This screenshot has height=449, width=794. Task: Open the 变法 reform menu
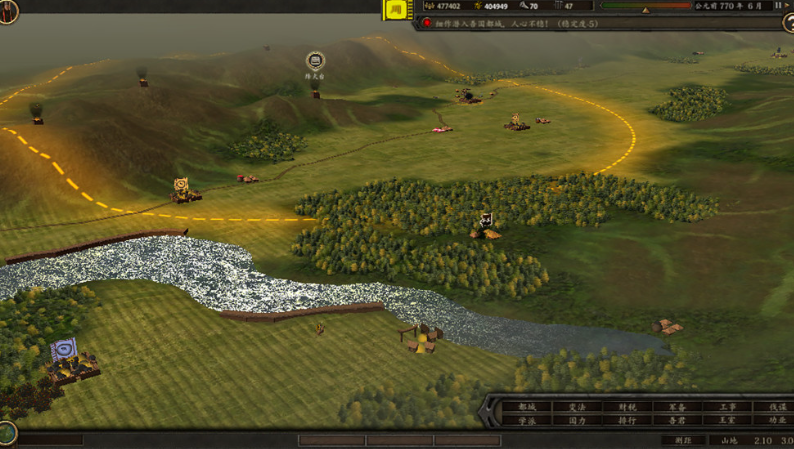(578, 407)
